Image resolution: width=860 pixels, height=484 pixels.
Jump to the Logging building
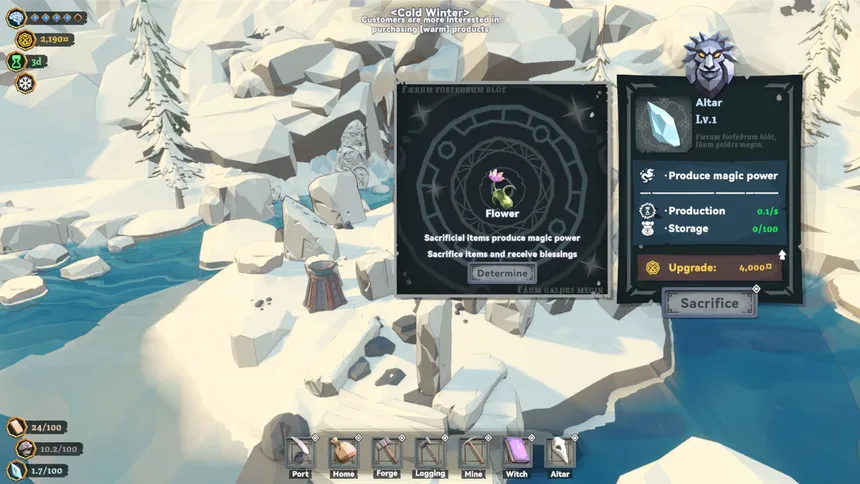coord(430,453)
